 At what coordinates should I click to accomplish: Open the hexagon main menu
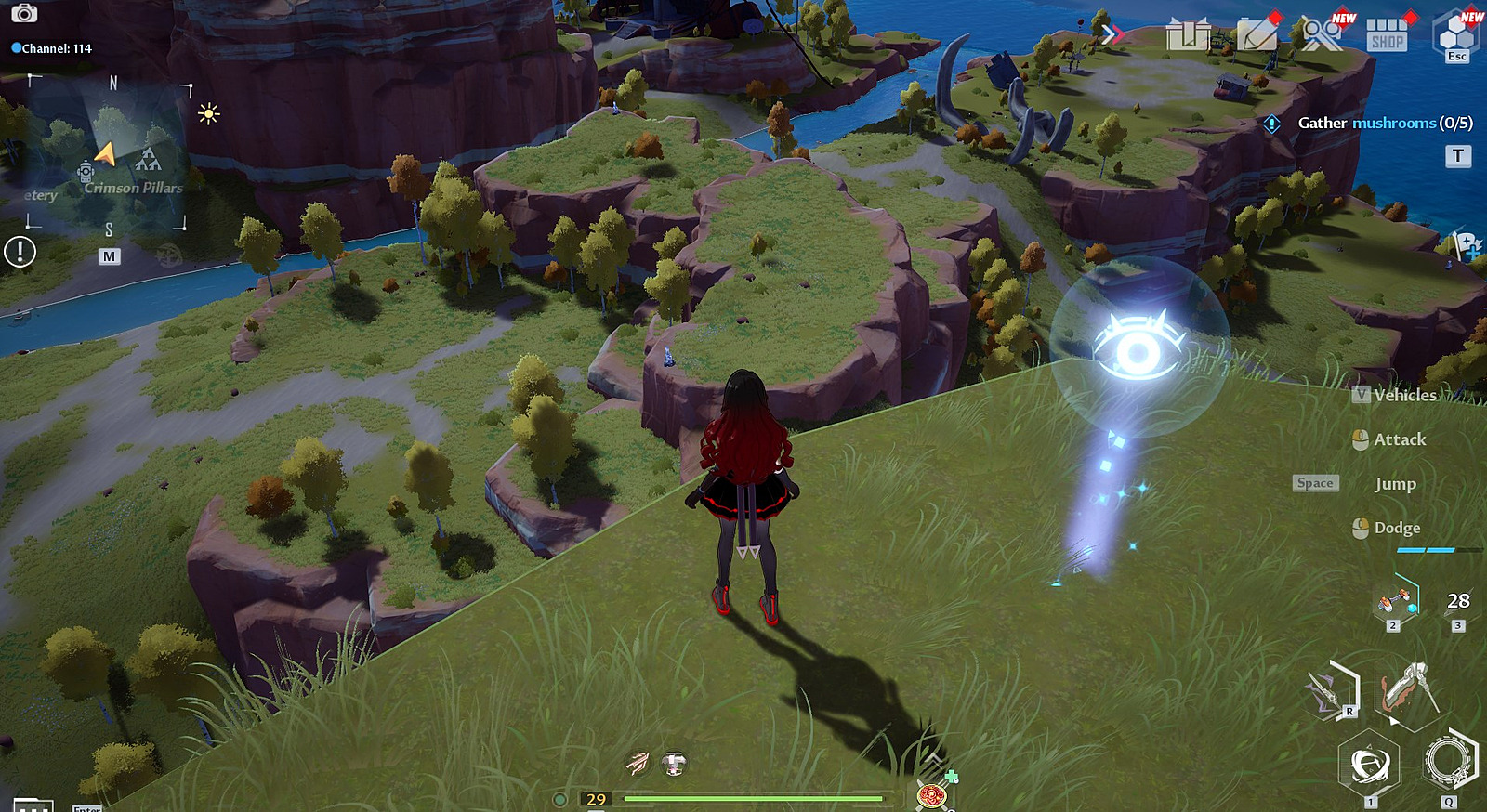[1456, 33]
